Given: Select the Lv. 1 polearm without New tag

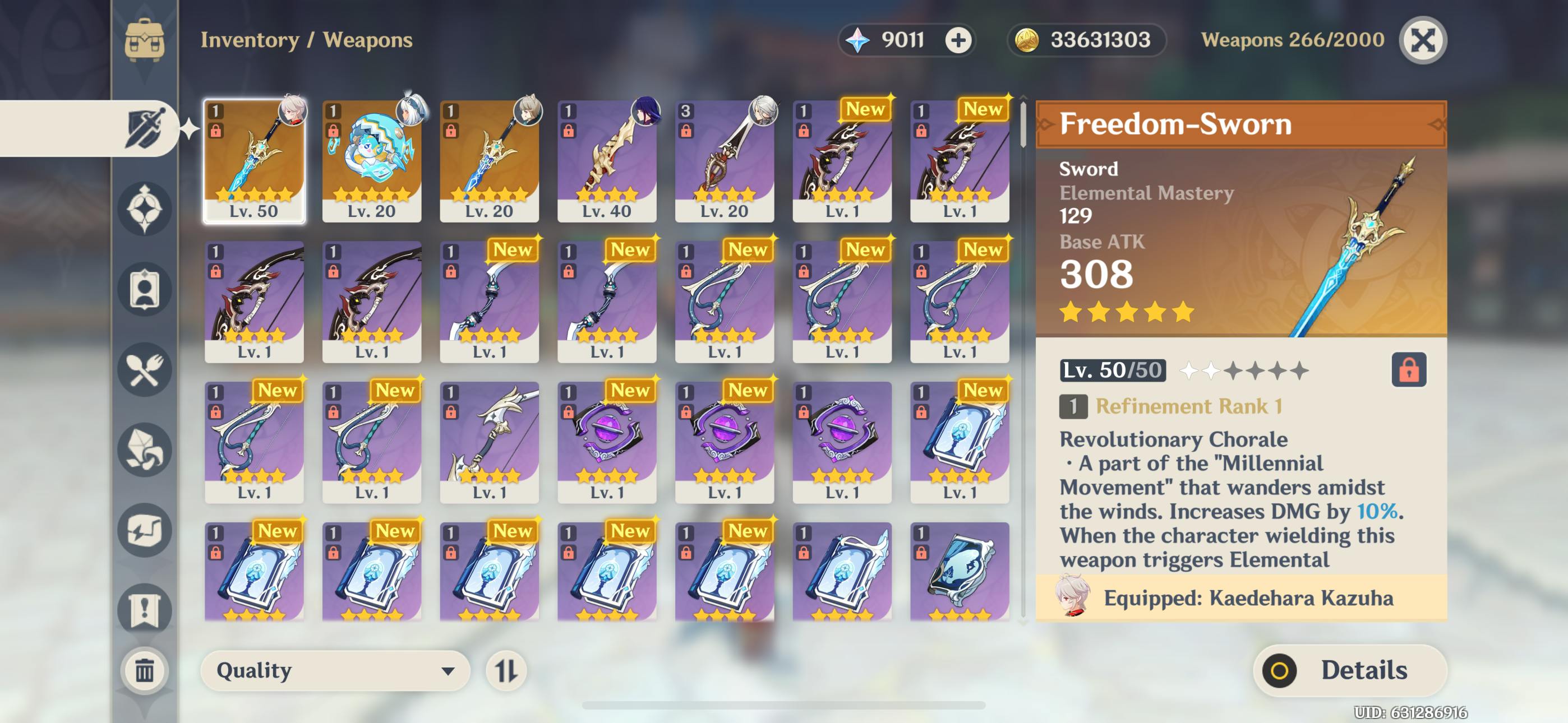Looking at the screenshot, I should pos(489,442).
